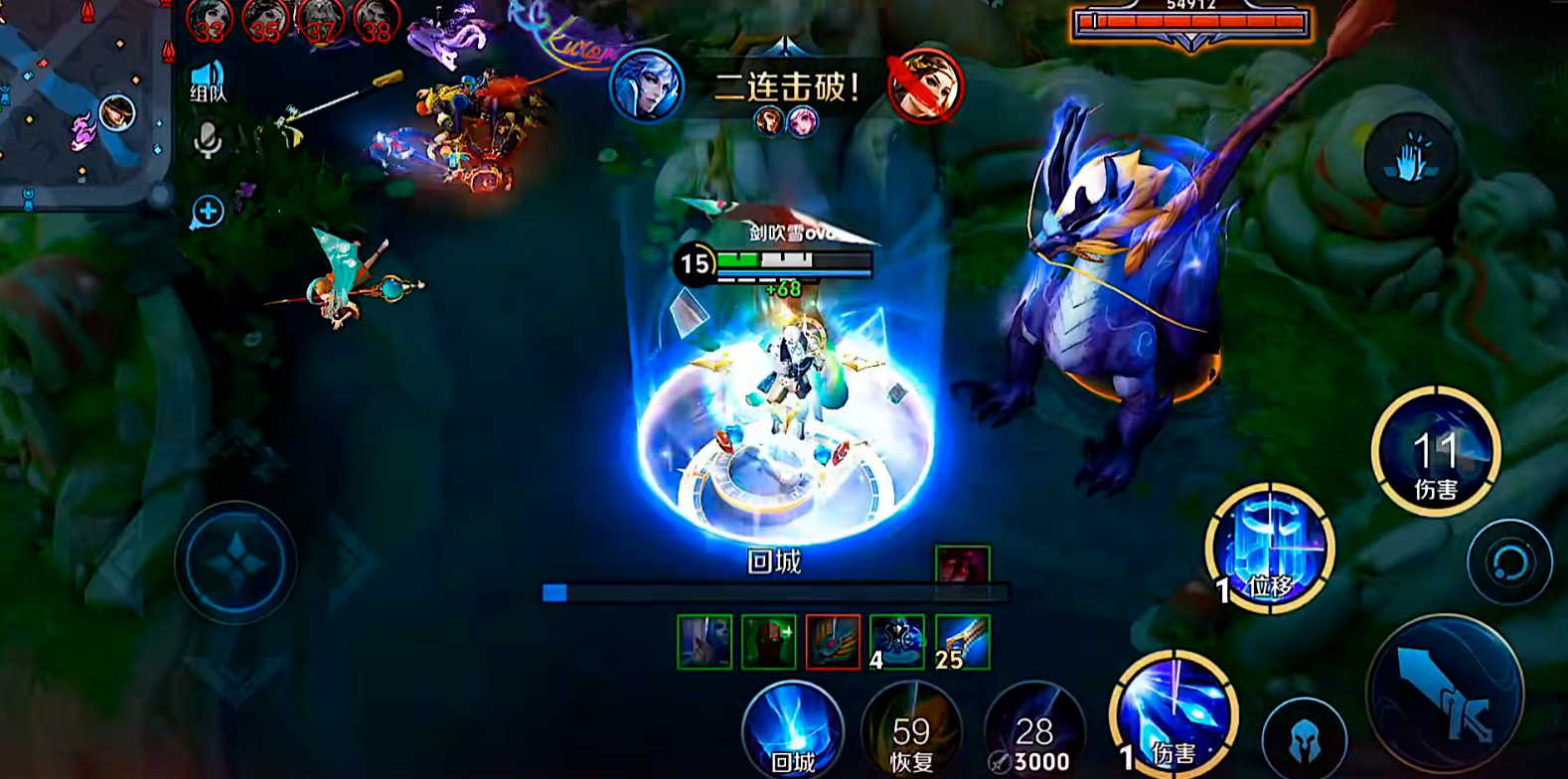Image resolution: width=1568 pixels, height=779 pixels.
Task: Activate the 回城 recall skill button
Action: (x=792, y=730)
